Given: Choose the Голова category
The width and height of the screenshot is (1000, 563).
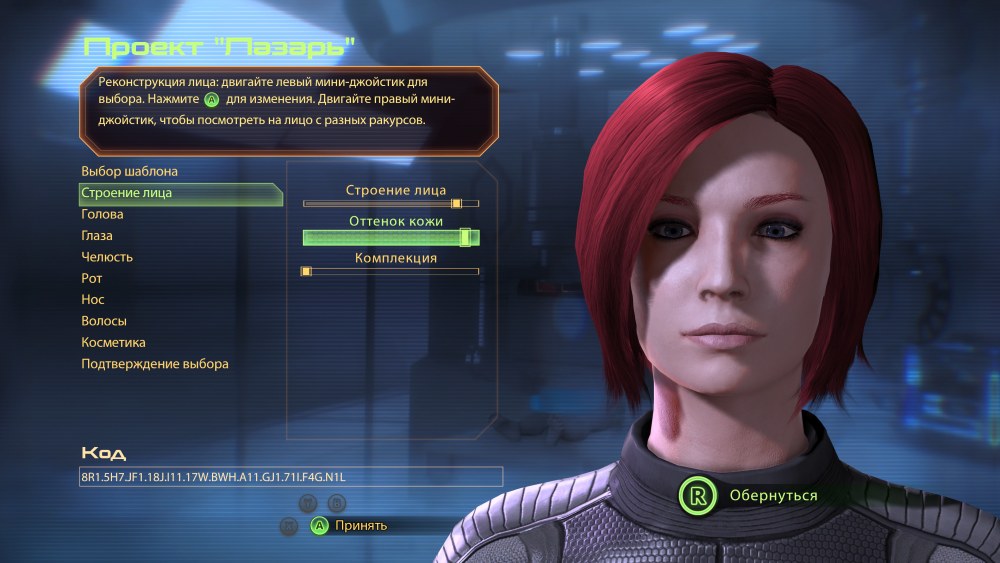Looking at the screenshot, I should [x=102, y=214].
